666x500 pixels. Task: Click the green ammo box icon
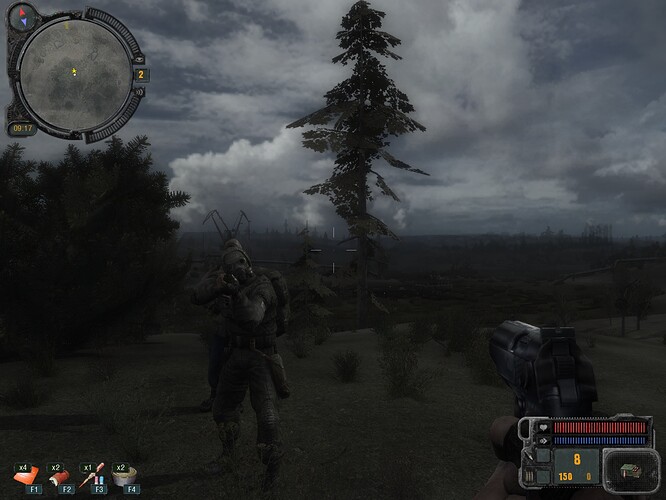tap(632, 470)
